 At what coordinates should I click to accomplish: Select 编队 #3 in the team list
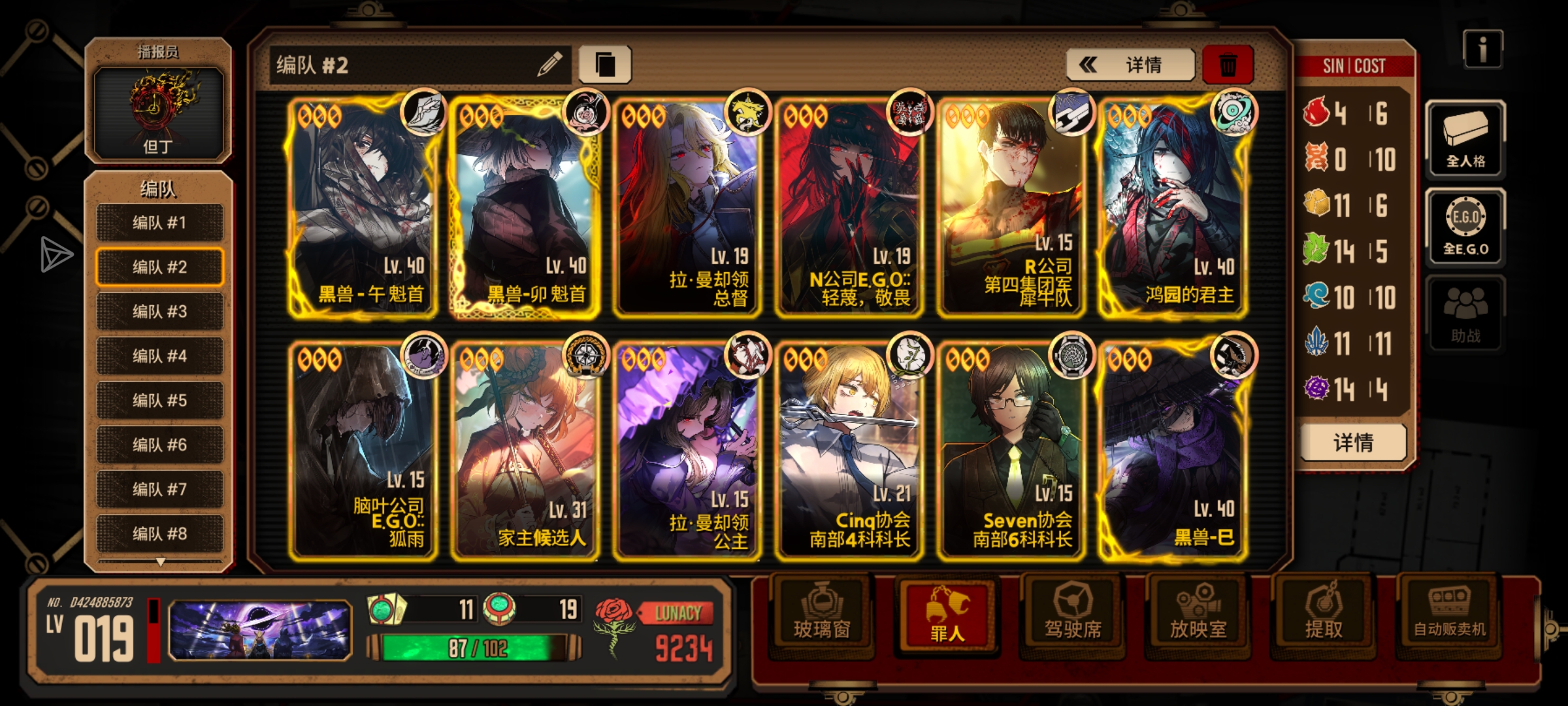[159, 312]
